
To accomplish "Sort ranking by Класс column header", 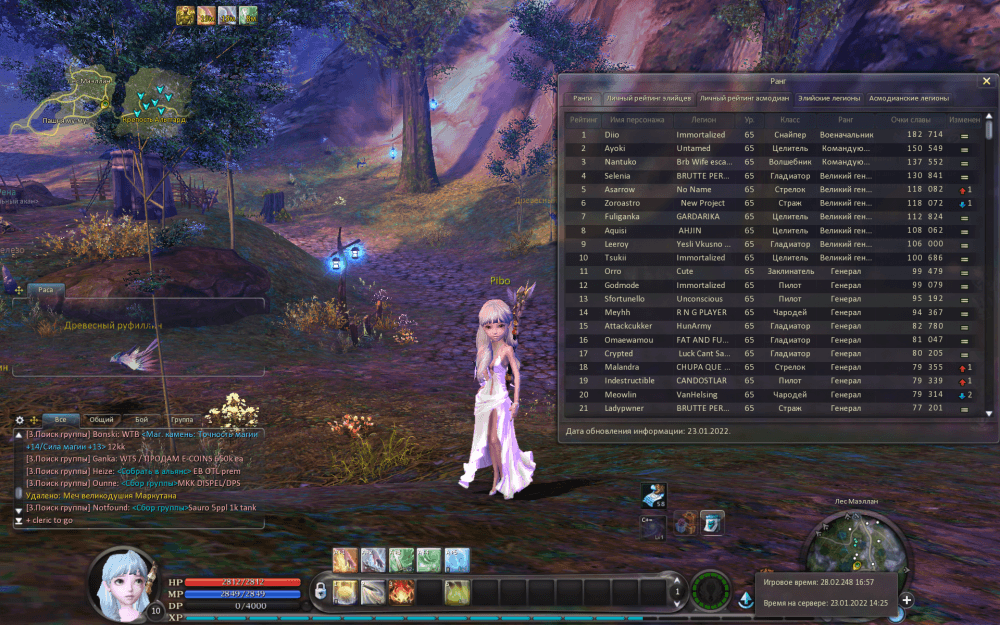I will pyautogui.click(x=790, y=119).
